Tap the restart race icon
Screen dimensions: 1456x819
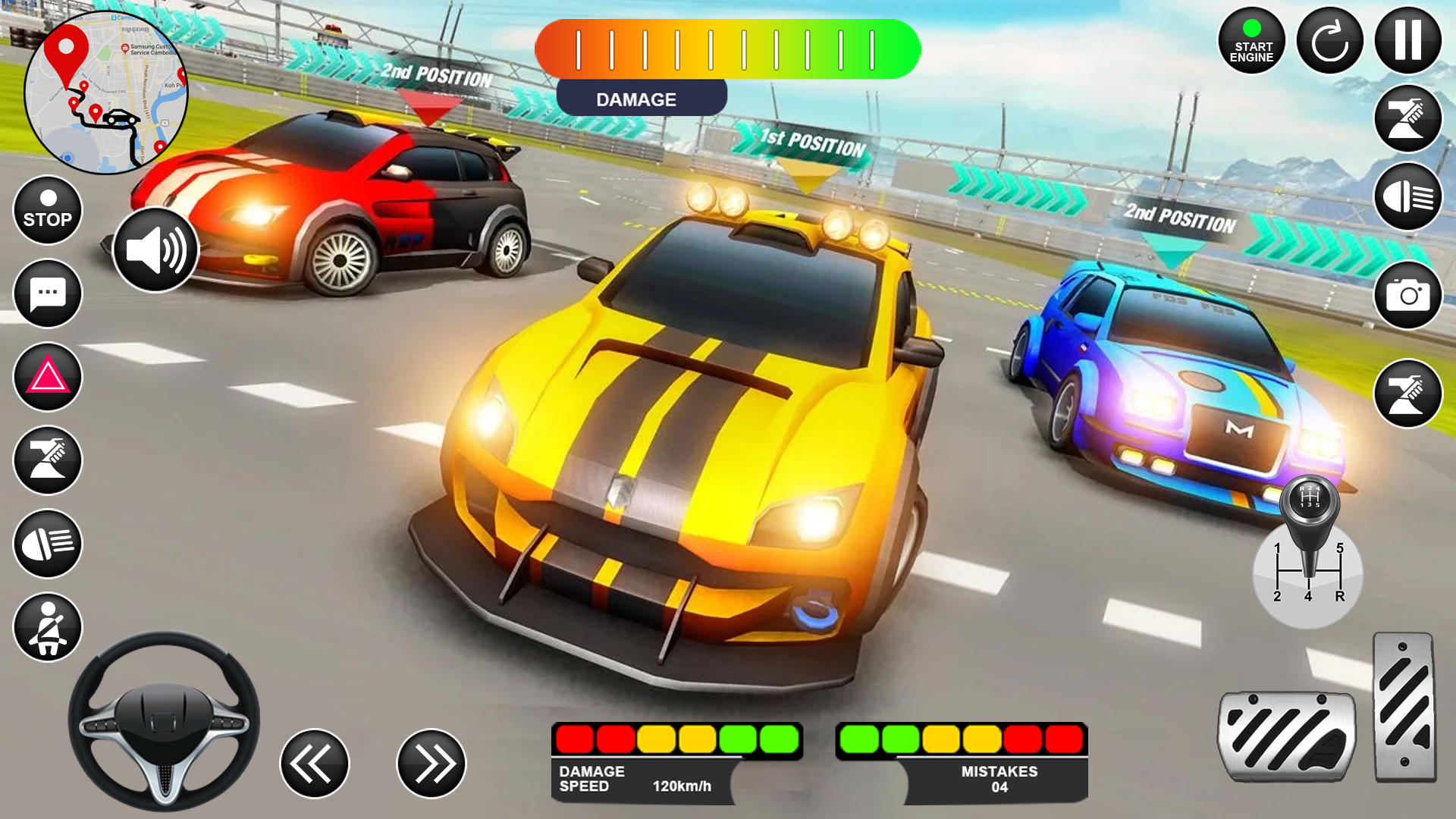pos(1329,42)
